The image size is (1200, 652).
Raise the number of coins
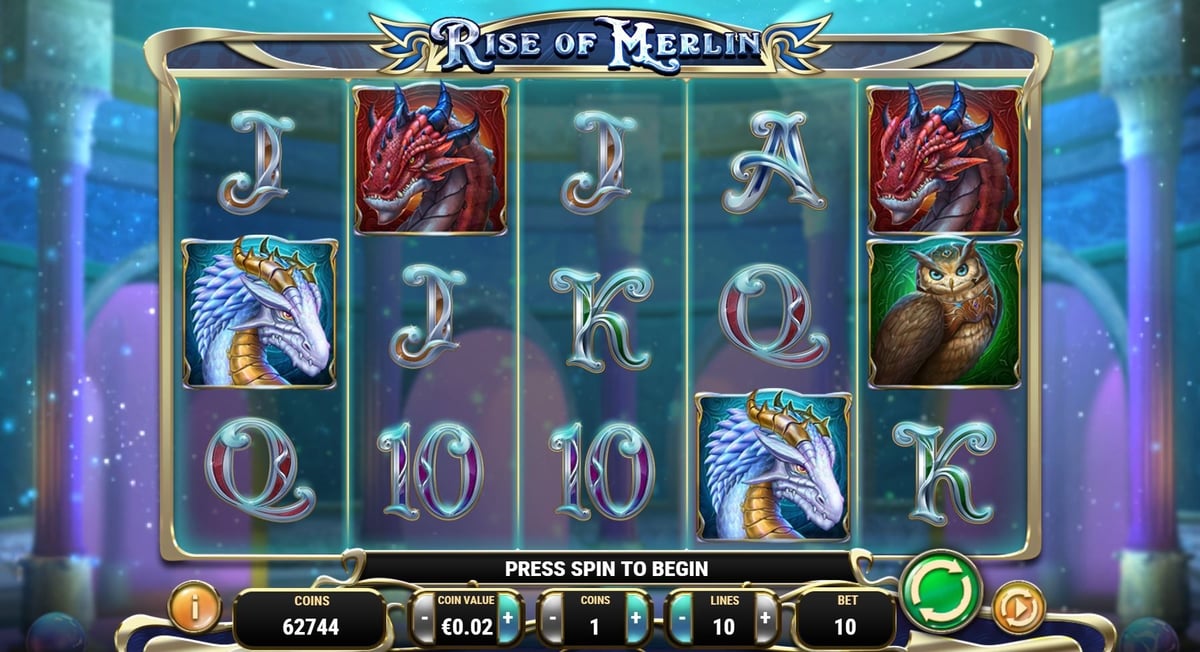click(636, 618)
